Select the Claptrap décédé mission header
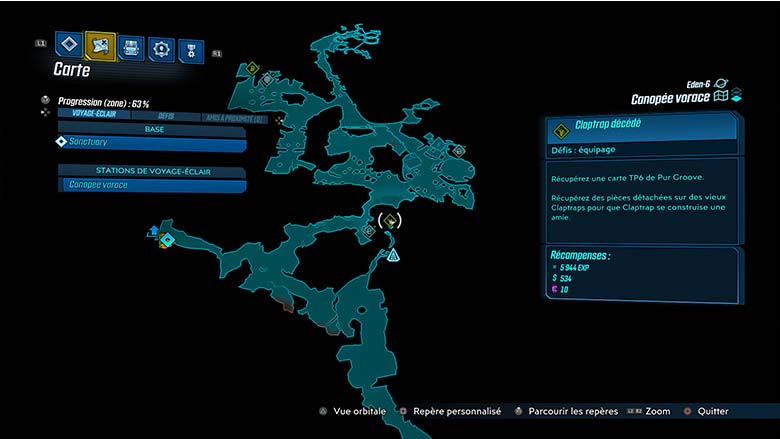The image size is (780, 439). [x=641, y=127]
